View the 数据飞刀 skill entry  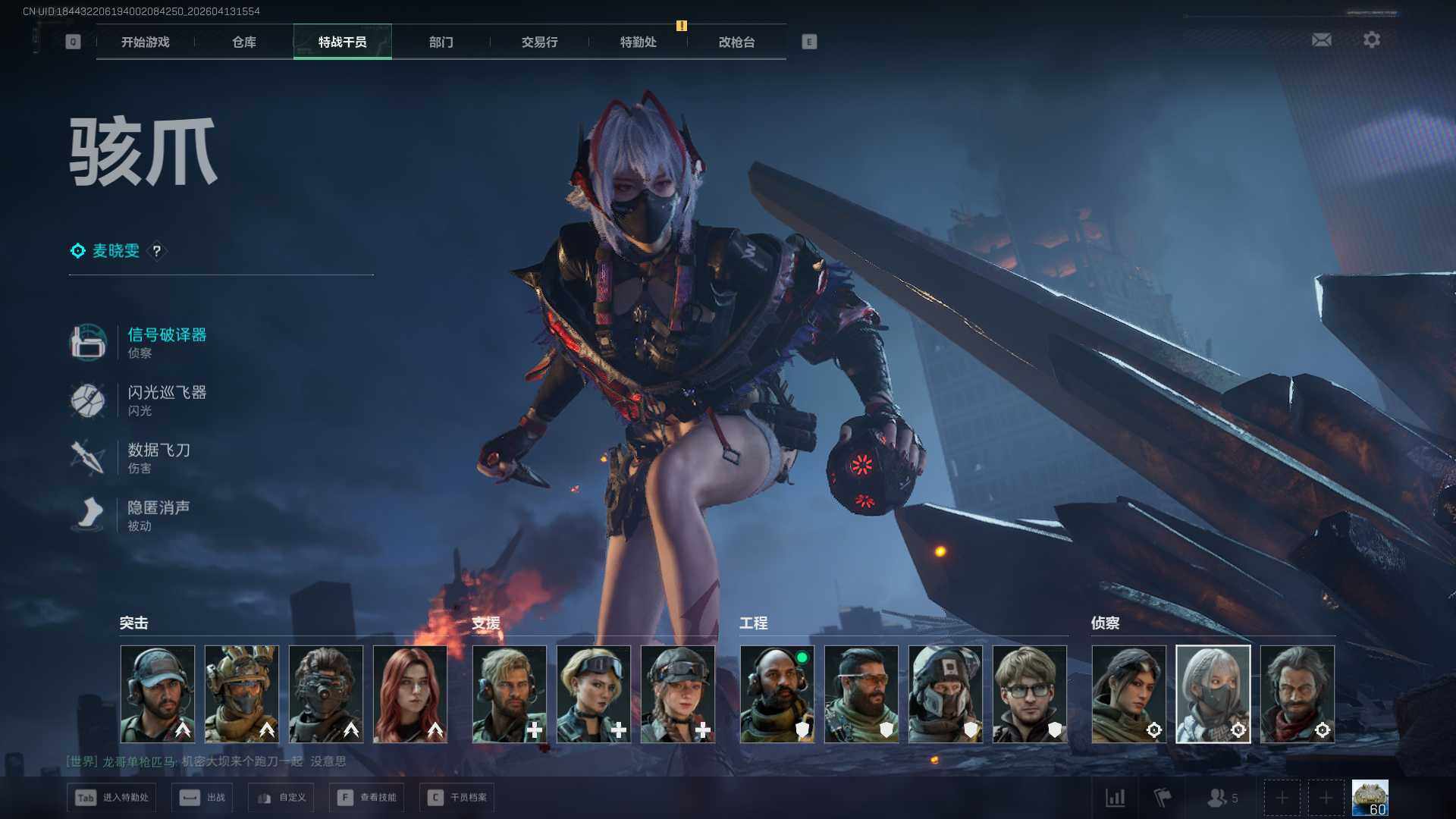pyautogui.click(x=158, y=457)
